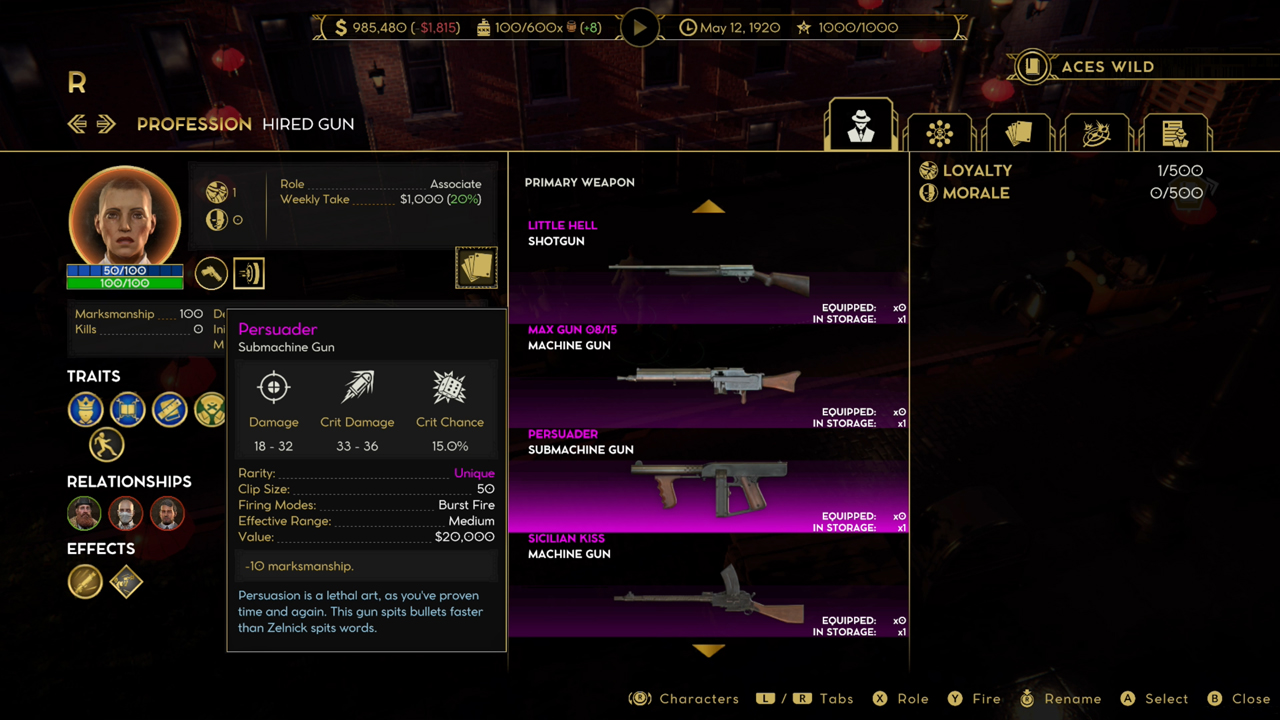Click the playing cards icon above the tooltip
This screenshot has height=720, width=1280.
476,265
